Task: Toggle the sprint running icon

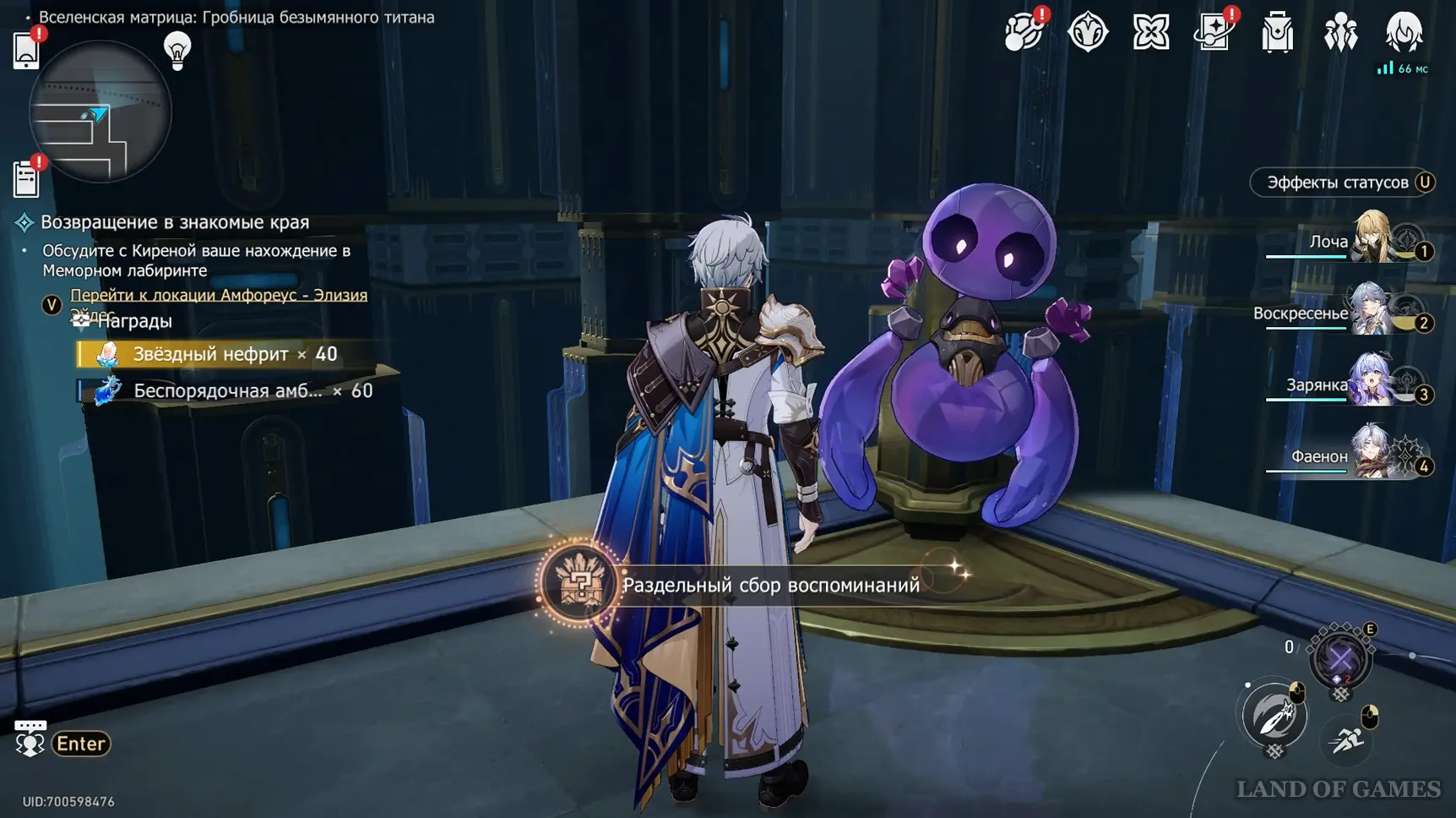Action: (x=1346, y=740)
